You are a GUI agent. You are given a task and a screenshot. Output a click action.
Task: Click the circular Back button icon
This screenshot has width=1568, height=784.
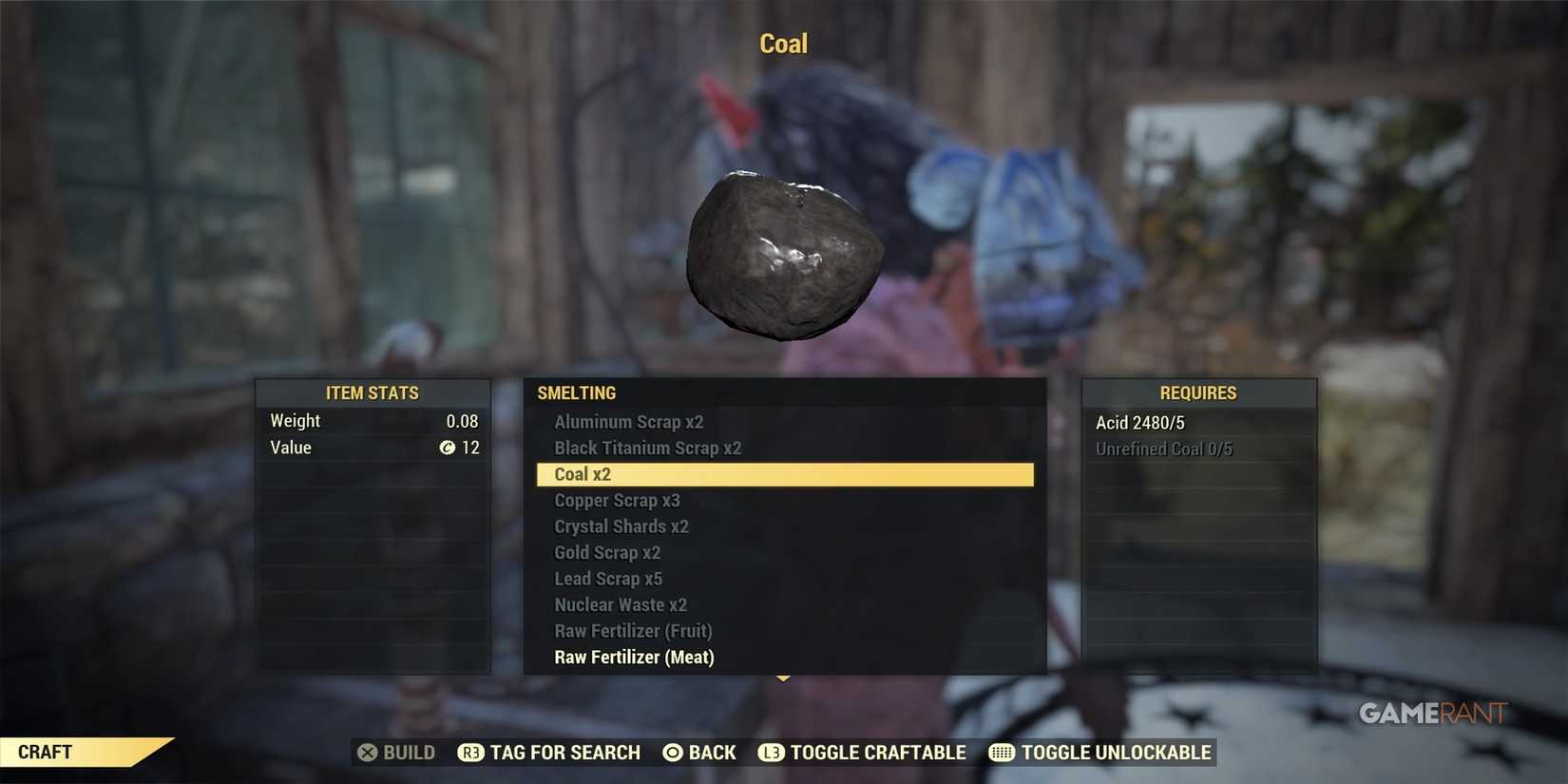pyautogui.click(x=675, y=752)
